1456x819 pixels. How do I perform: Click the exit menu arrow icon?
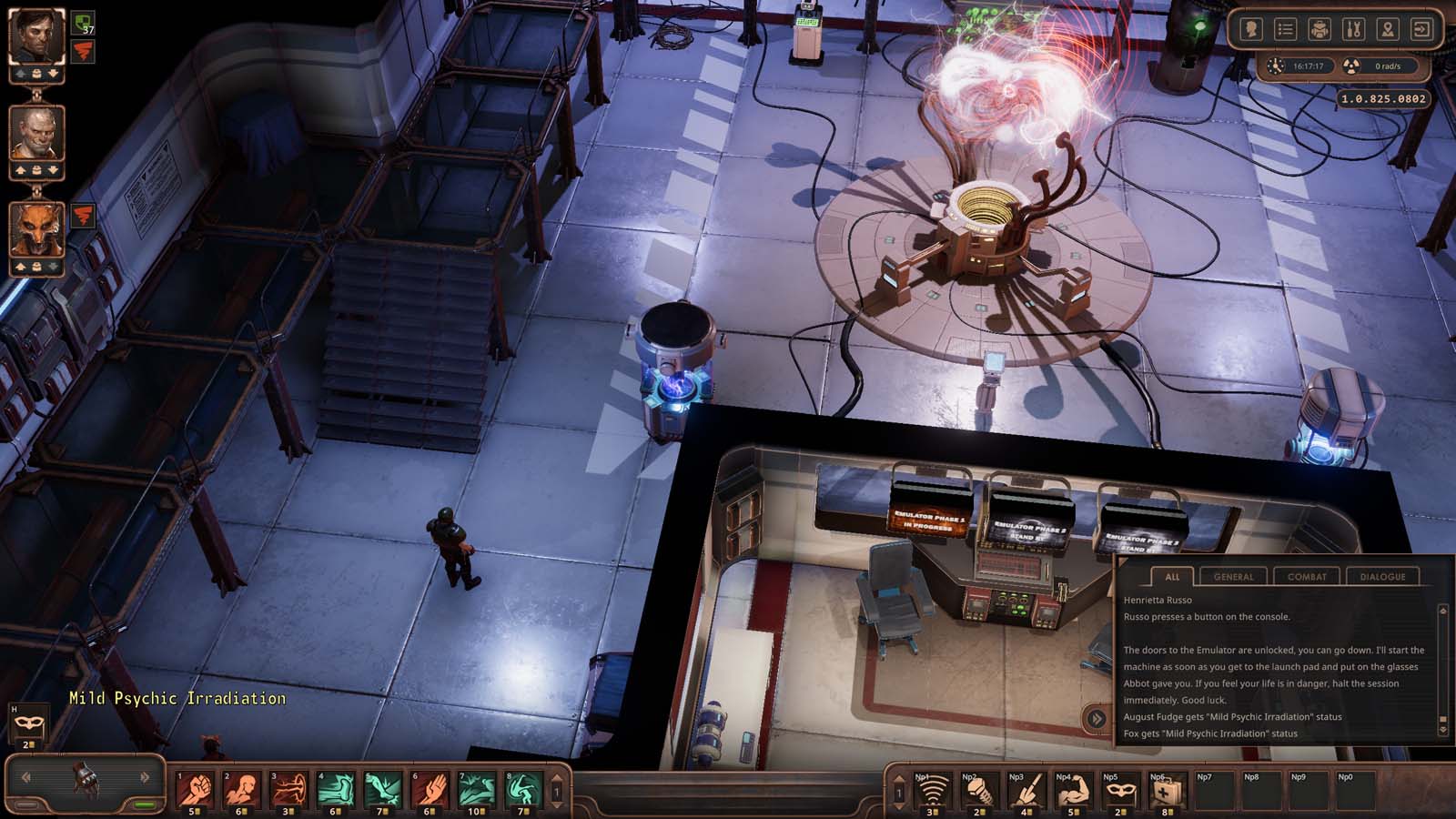coord(1421,30)
